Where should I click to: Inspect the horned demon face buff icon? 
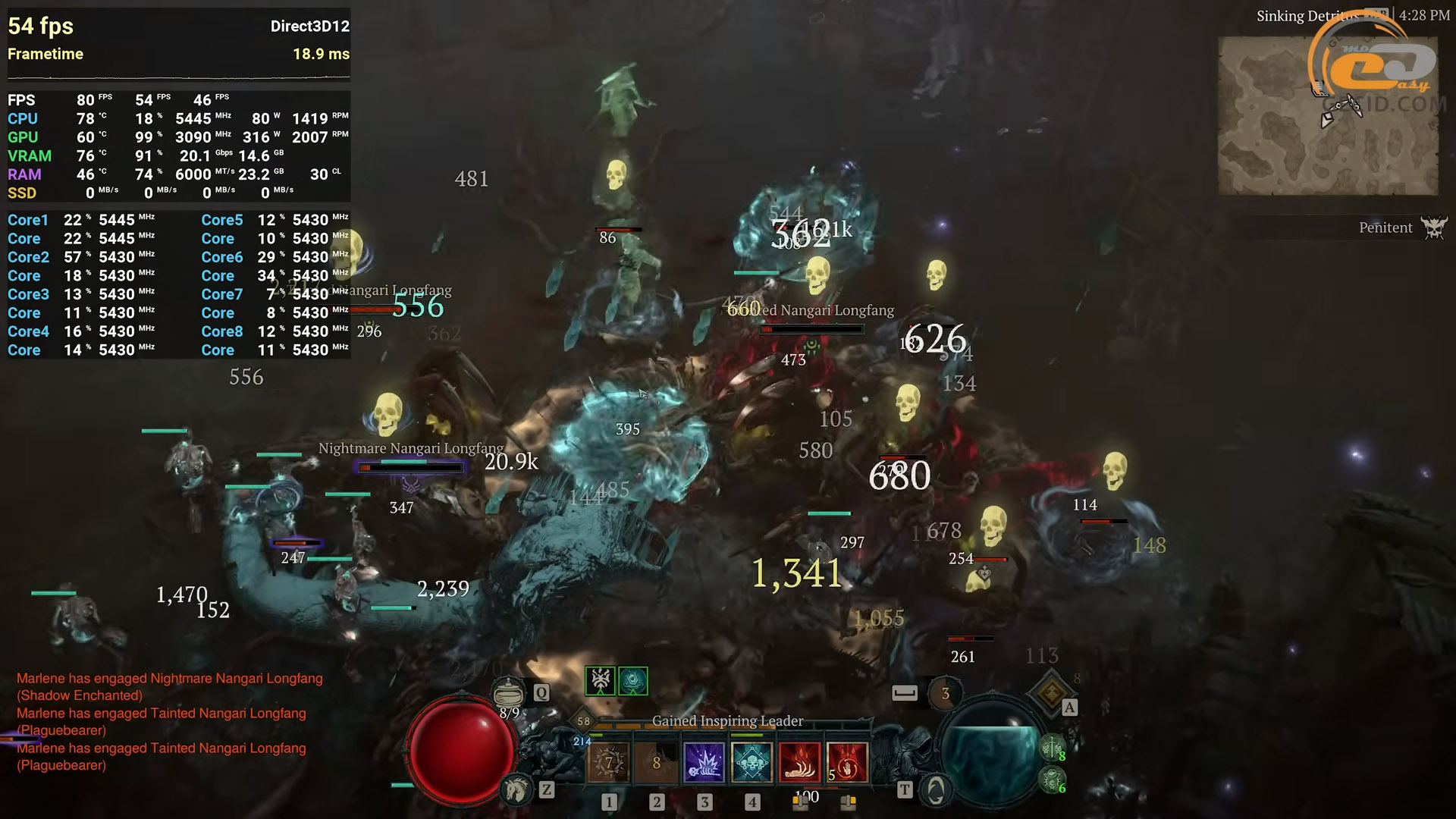click(601, 681)
